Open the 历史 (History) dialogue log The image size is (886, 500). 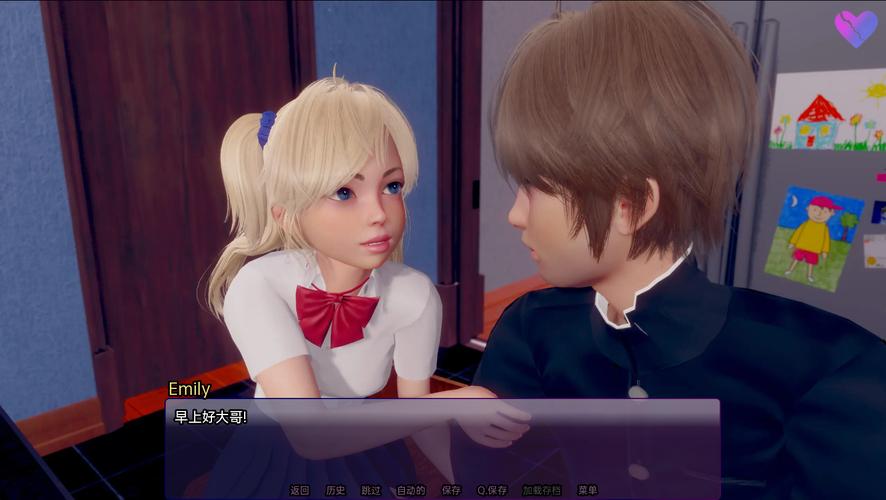335,490
